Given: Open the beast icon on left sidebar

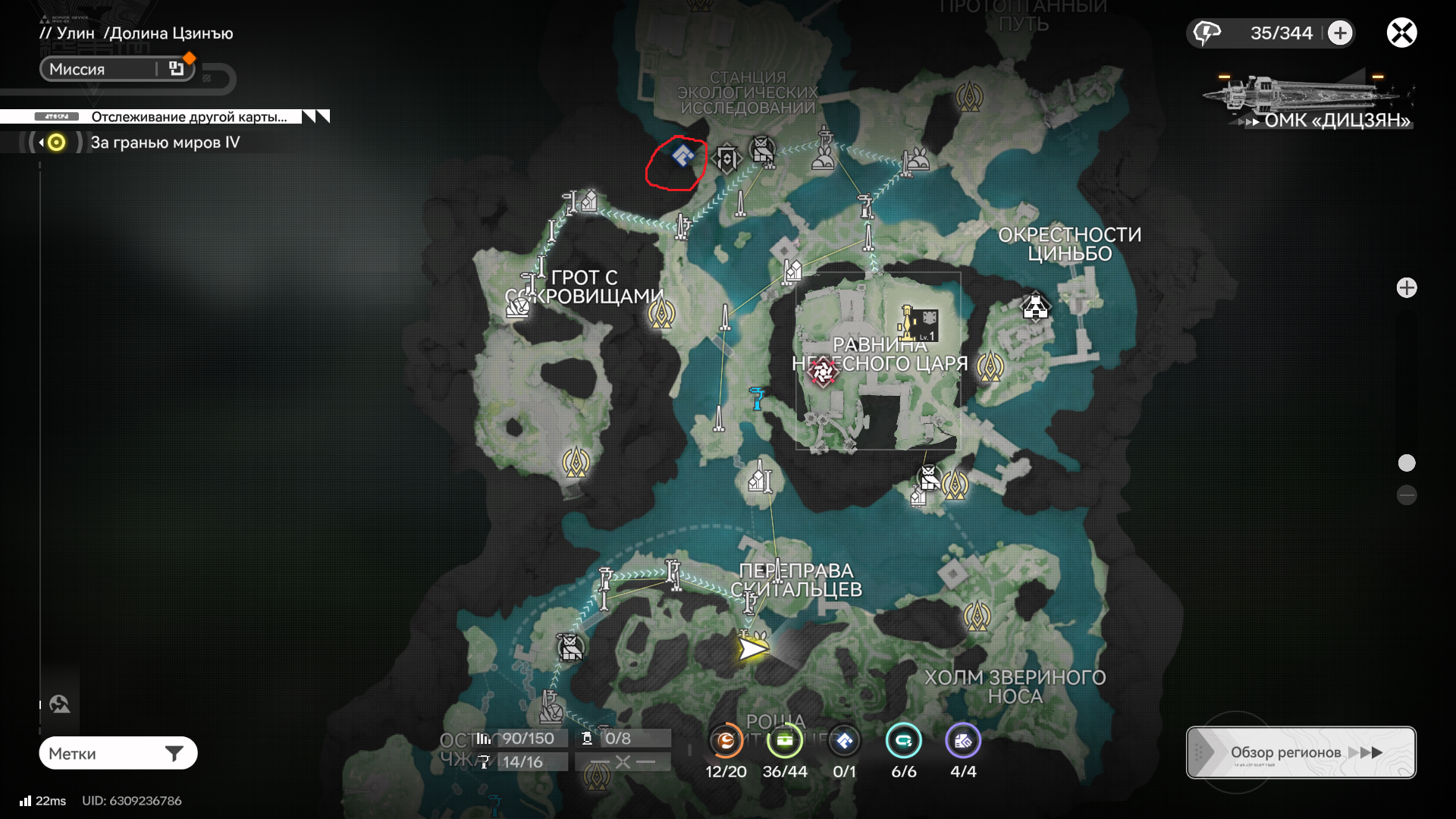Looking at the screenshot, I should [60, 704].
